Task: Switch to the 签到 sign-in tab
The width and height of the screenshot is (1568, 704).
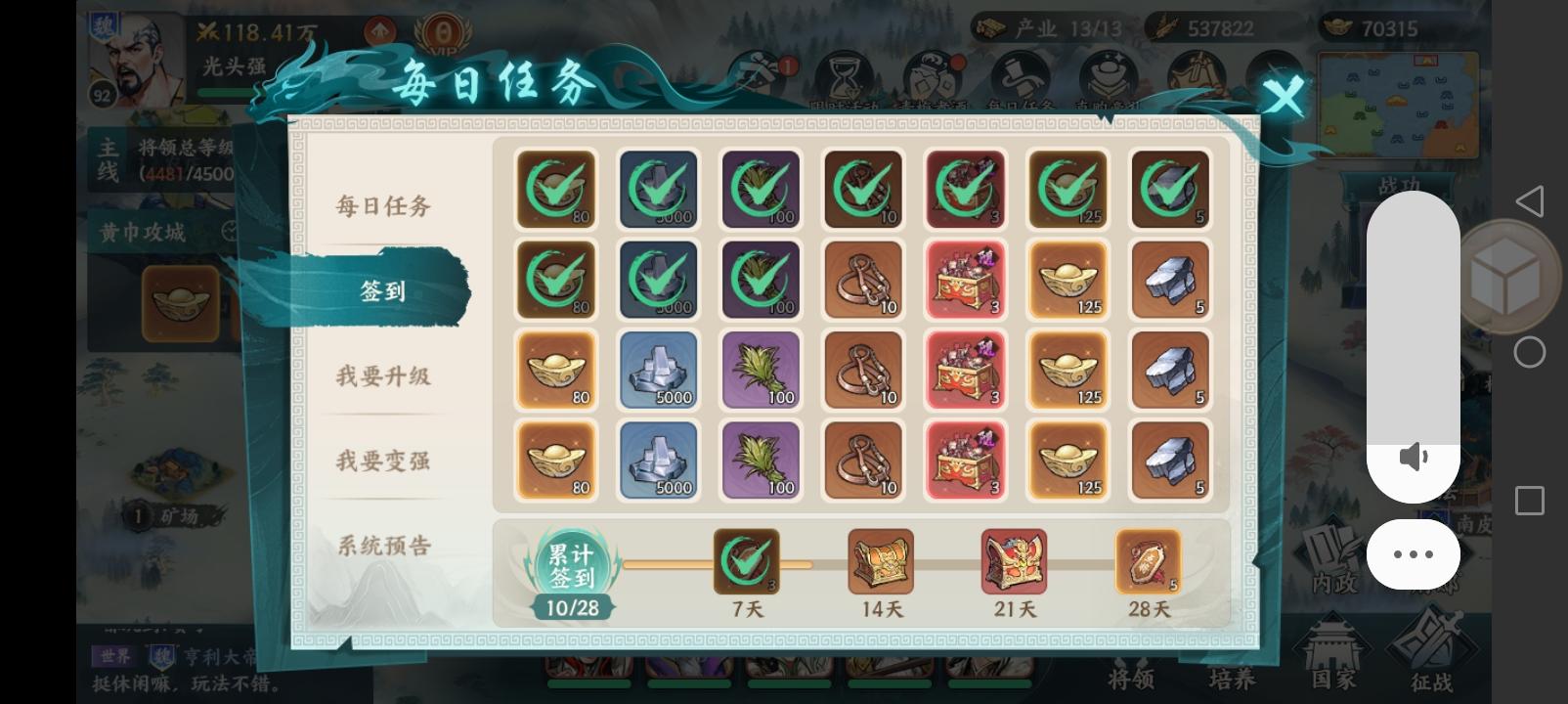Action: click(380, 290)
